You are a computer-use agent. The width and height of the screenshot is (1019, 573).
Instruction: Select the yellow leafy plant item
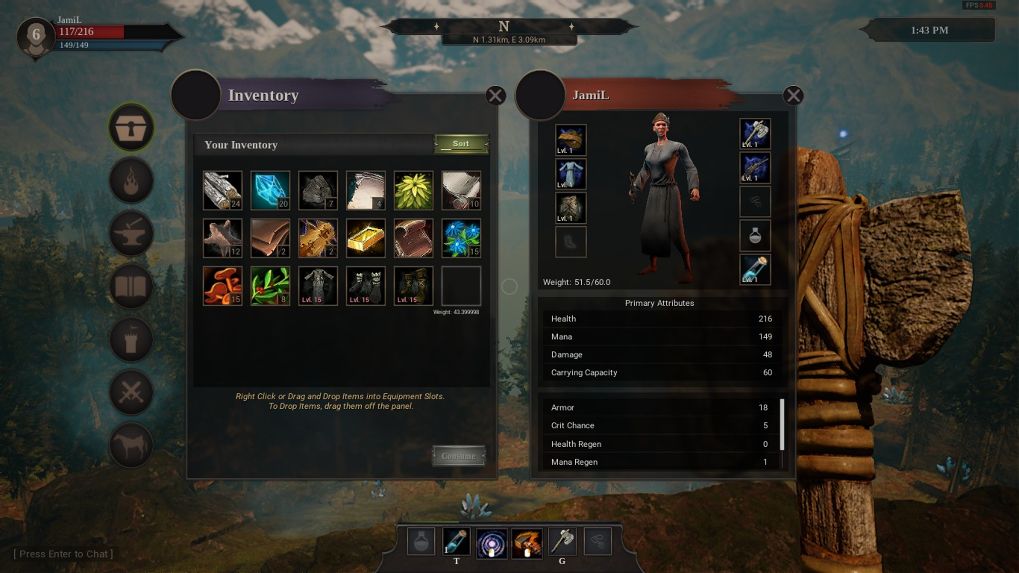pos(414,190)
